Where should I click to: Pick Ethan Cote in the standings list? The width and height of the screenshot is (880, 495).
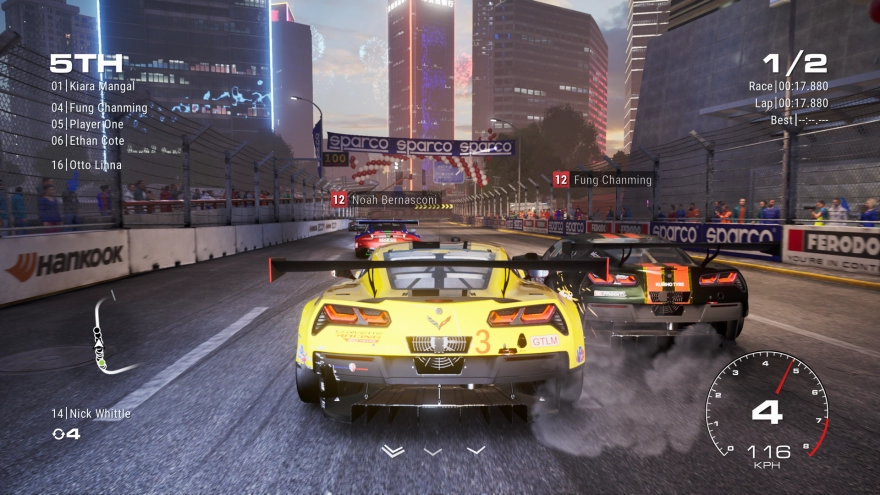pos(88,141)
